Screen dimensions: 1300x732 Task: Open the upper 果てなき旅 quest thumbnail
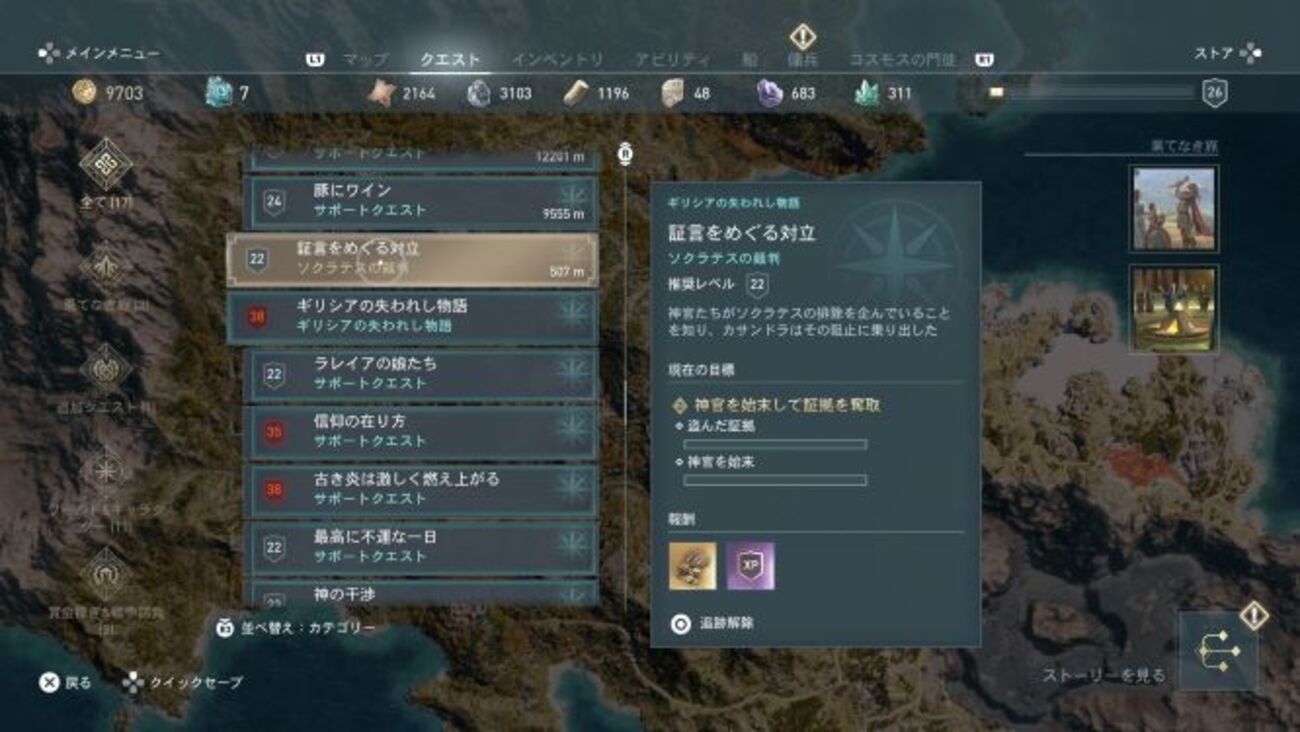click(1174, 208)
